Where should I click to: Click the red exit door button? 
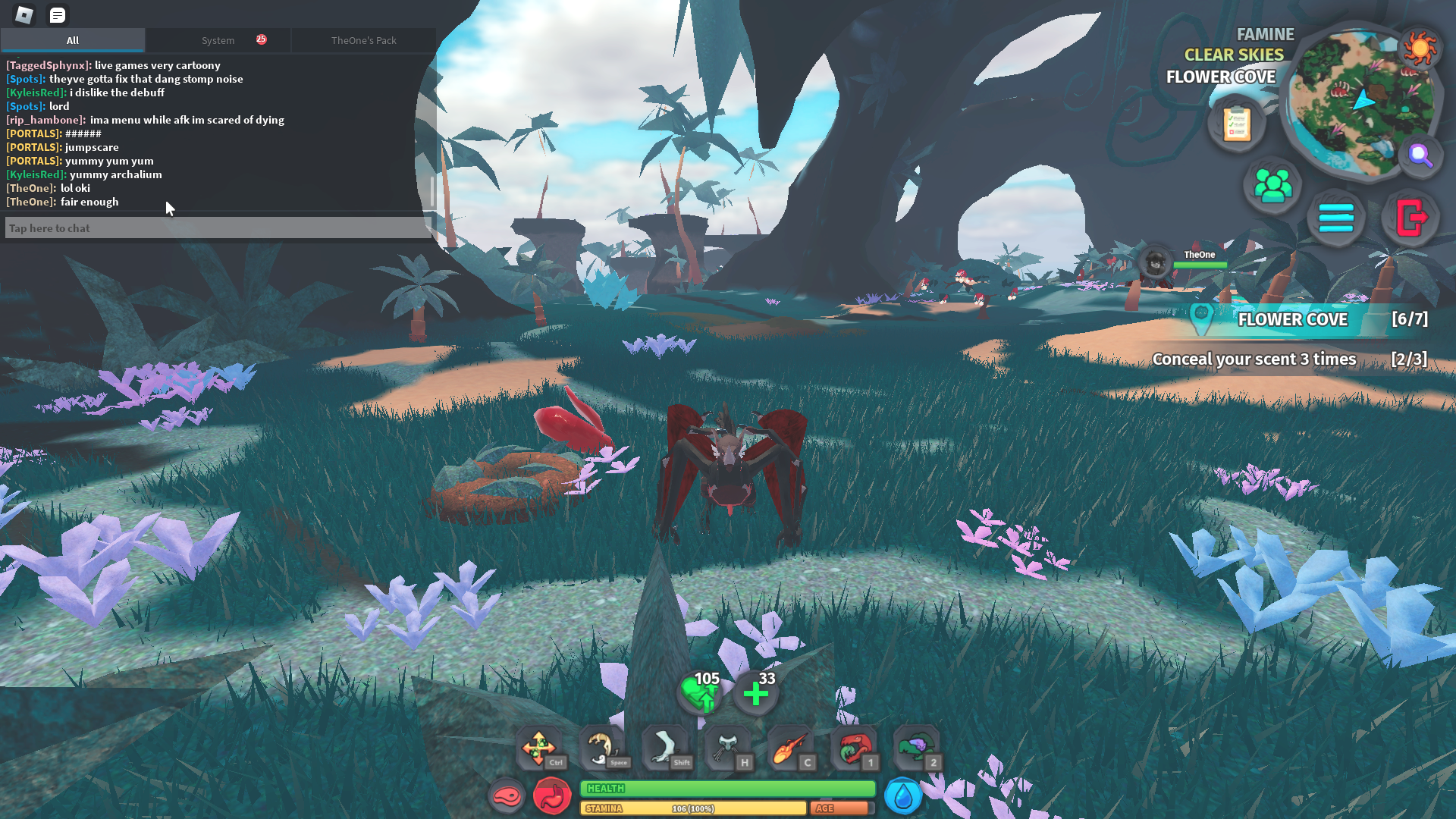(1410, 218)
